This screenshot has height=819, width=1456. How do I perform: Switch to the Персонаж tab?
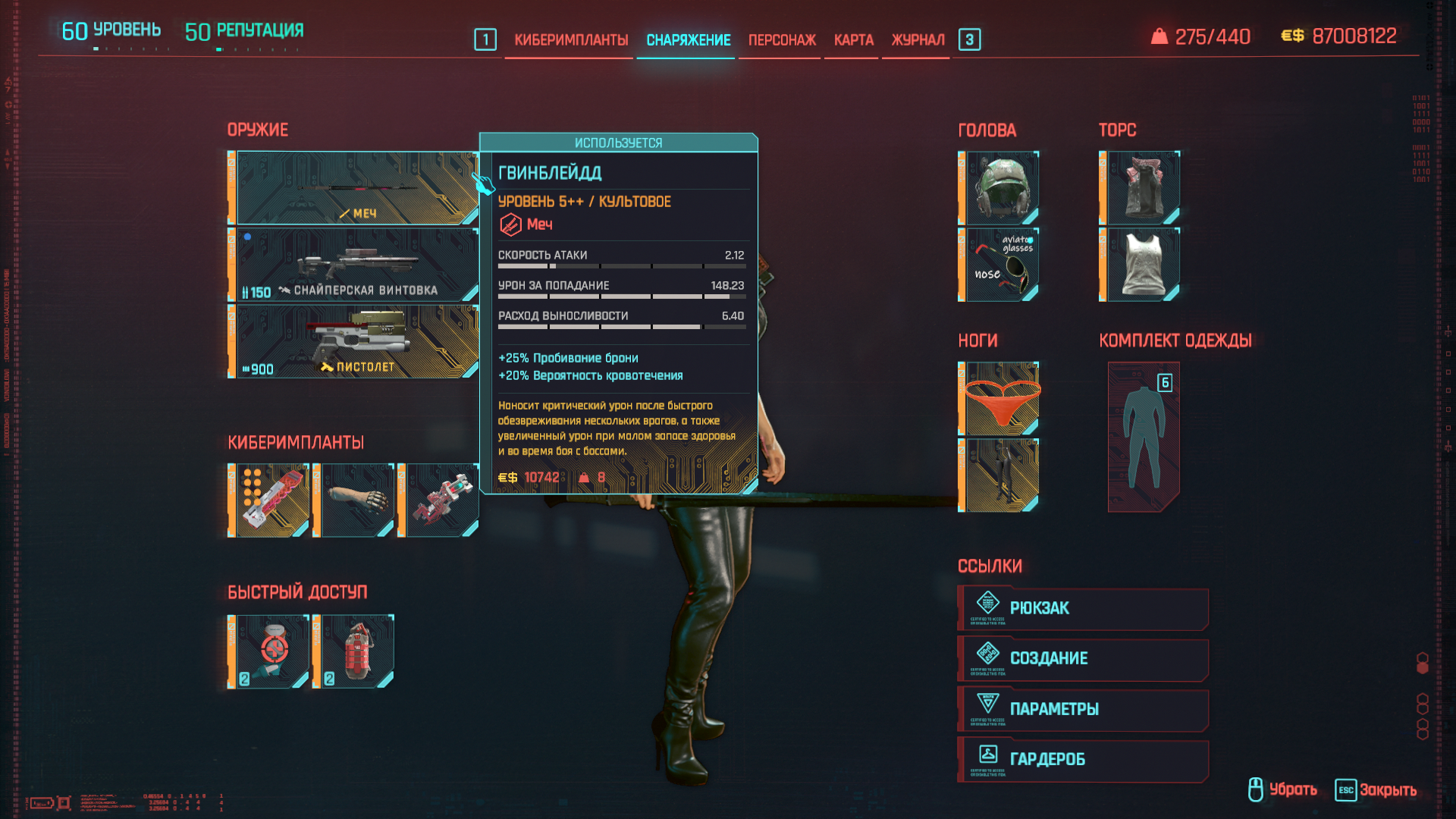click(782, 40)
